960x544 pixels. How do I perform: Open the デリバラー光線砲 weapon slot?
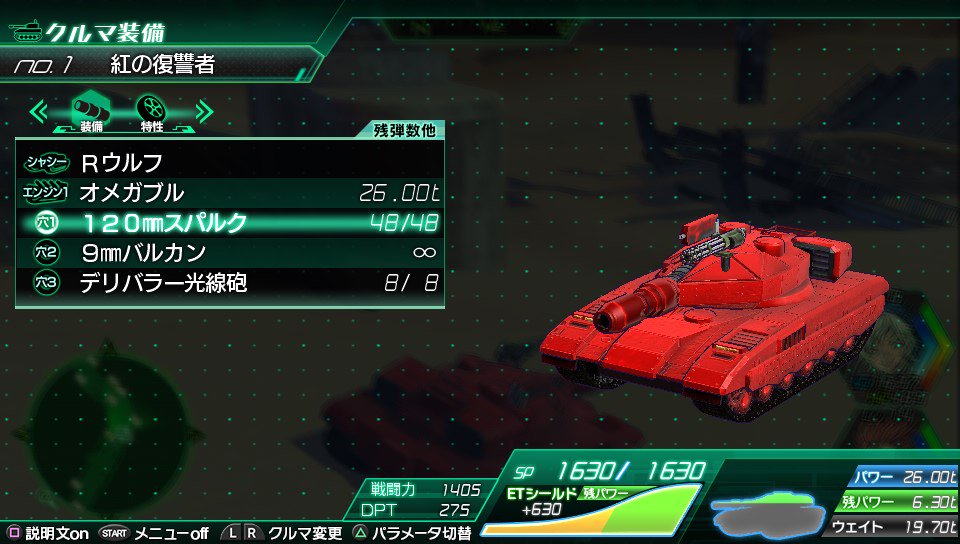pos(230,283)
